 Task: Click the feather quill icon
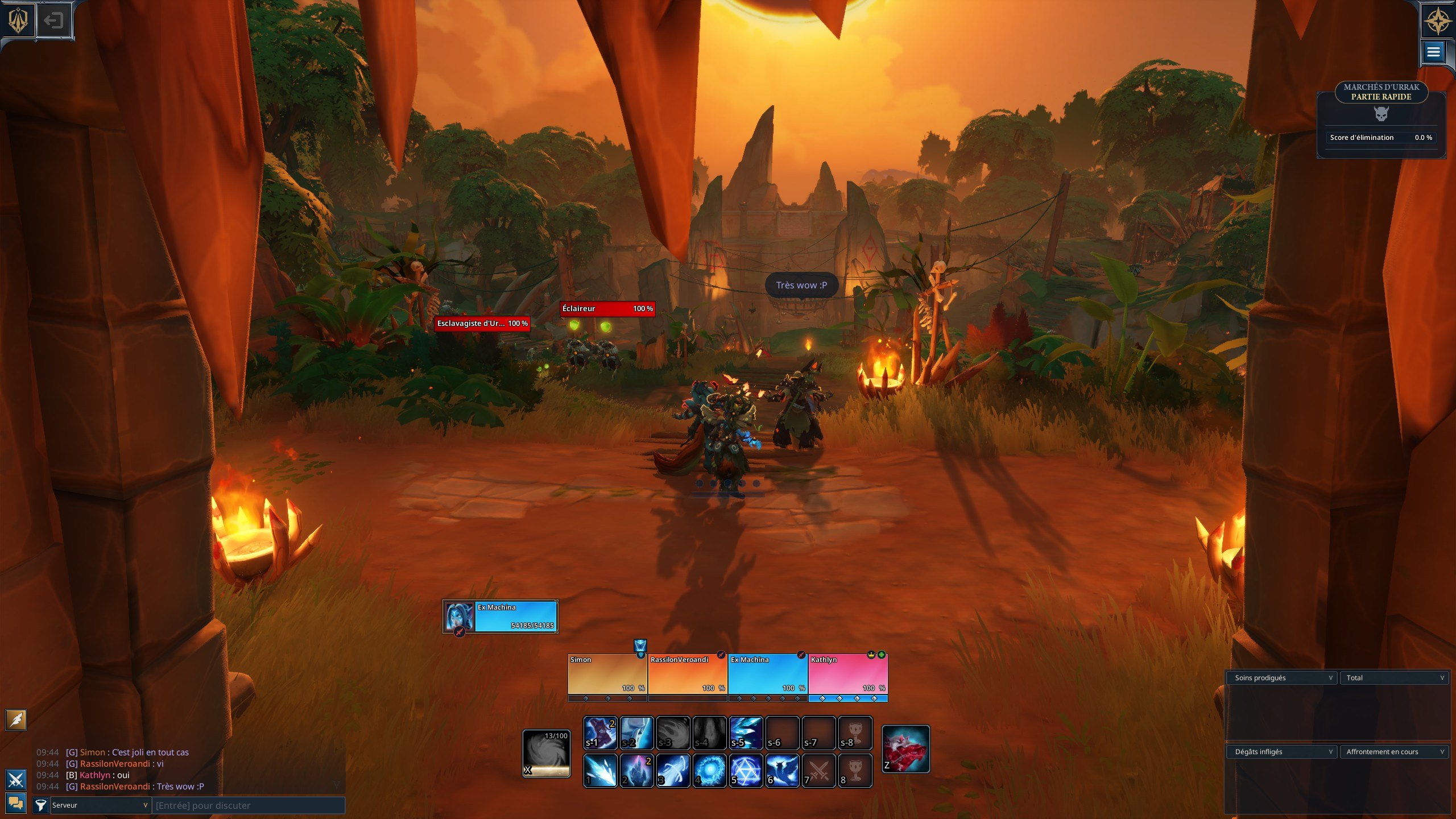click(x=16, y=719)
